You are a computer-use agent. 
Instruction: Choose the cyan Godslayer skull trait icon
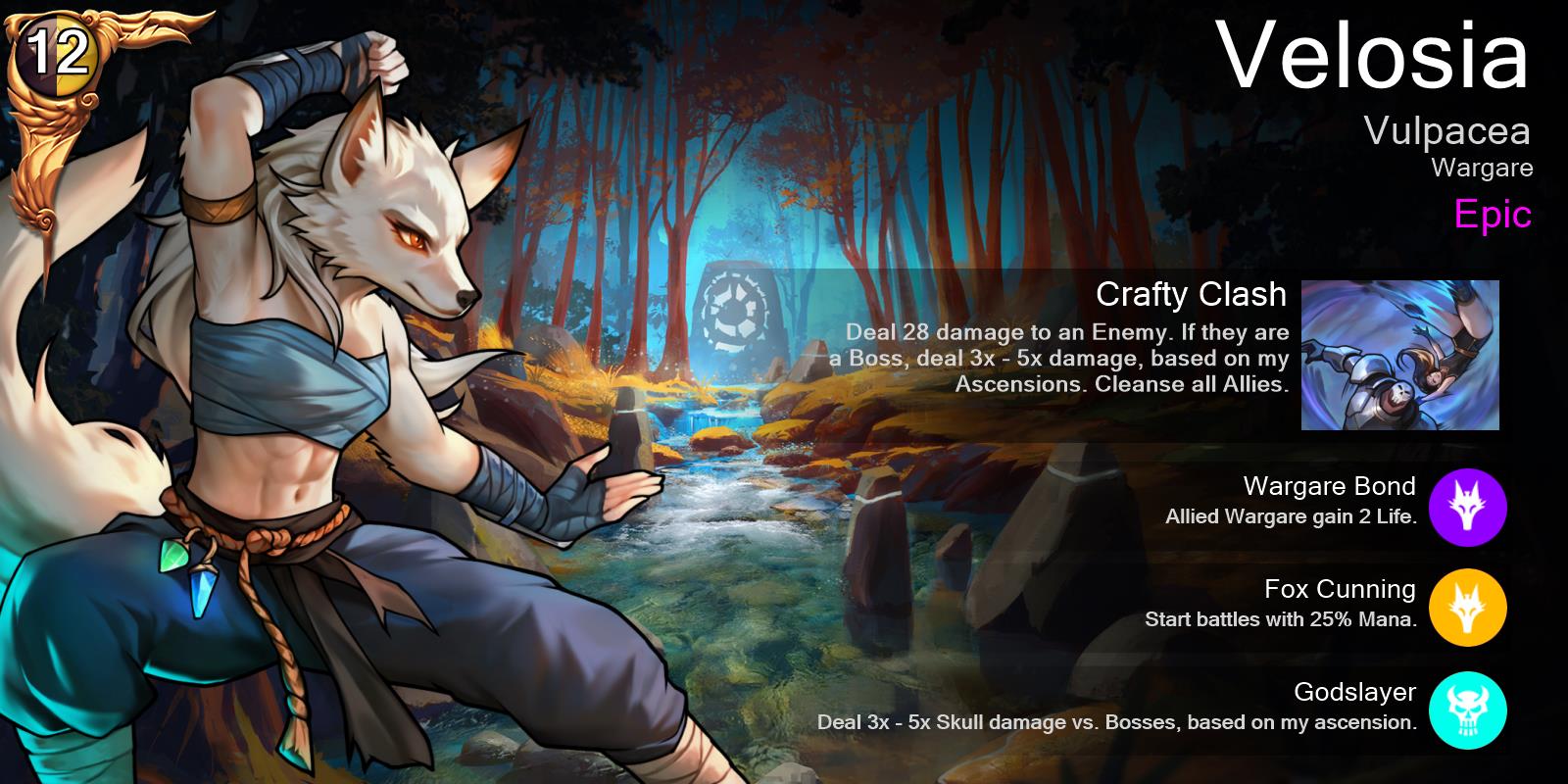(x=1467, y=712)
